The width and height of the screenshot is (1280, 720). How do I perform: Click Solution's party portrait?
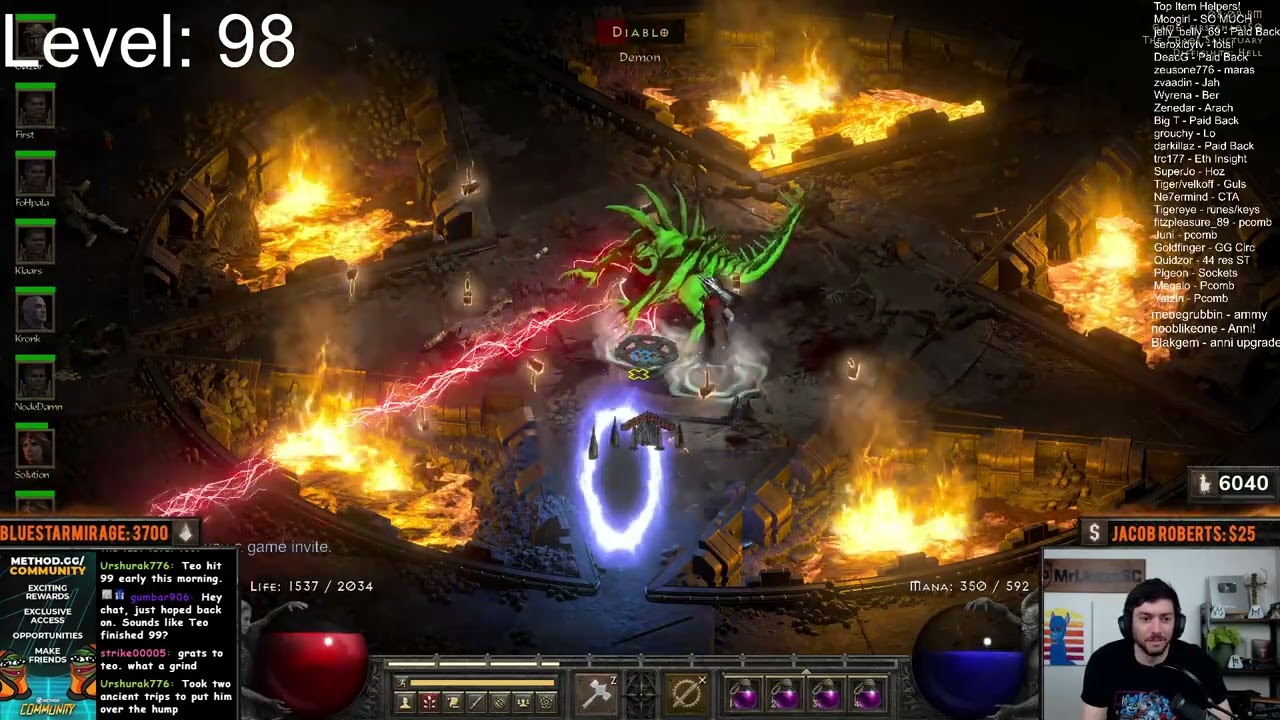tap(35, 447)
